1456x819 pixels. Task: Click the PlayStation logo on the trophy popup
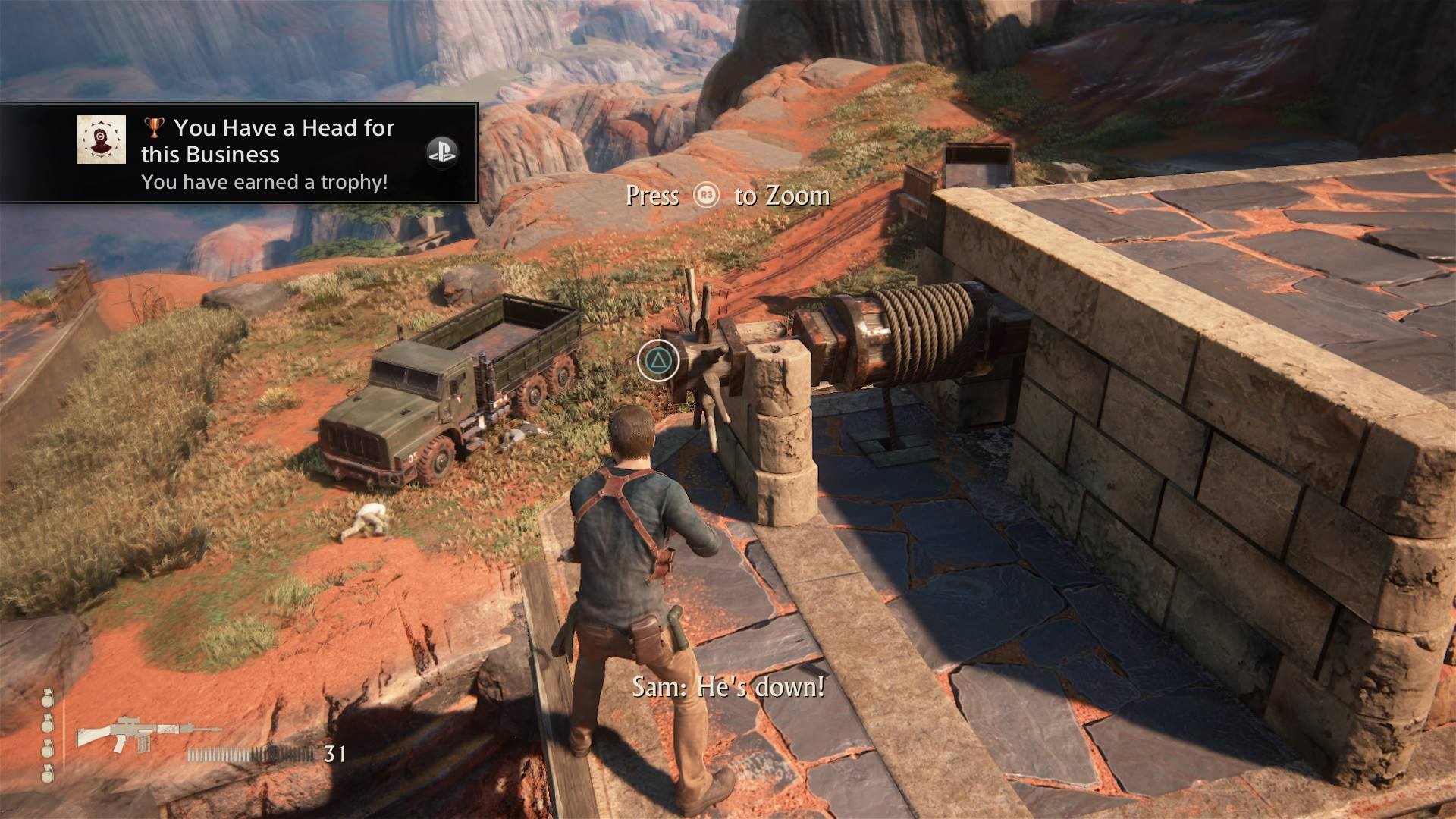click(441, 152)
